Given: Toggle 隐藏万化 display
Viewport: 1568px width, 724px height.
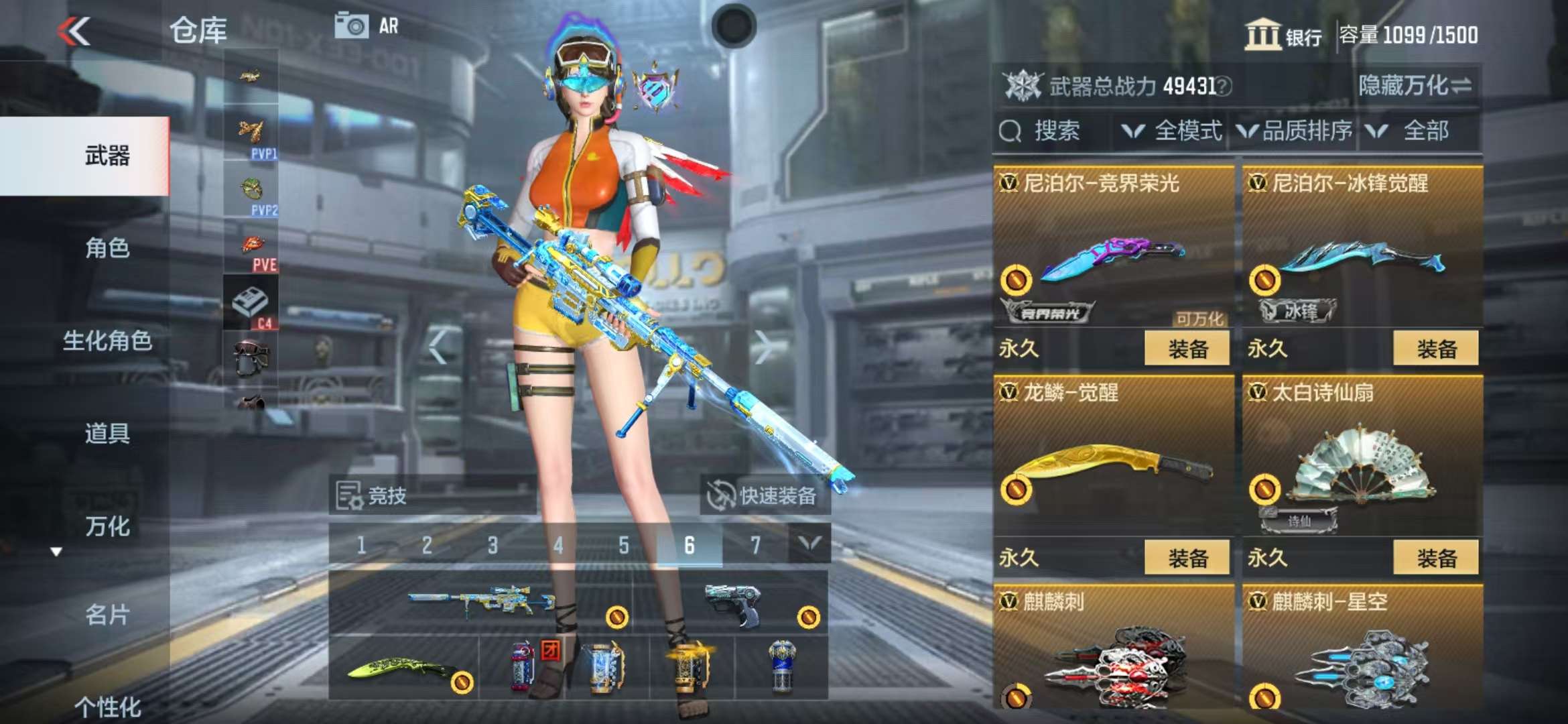Looking at the screenshot, I should 1415,86.
